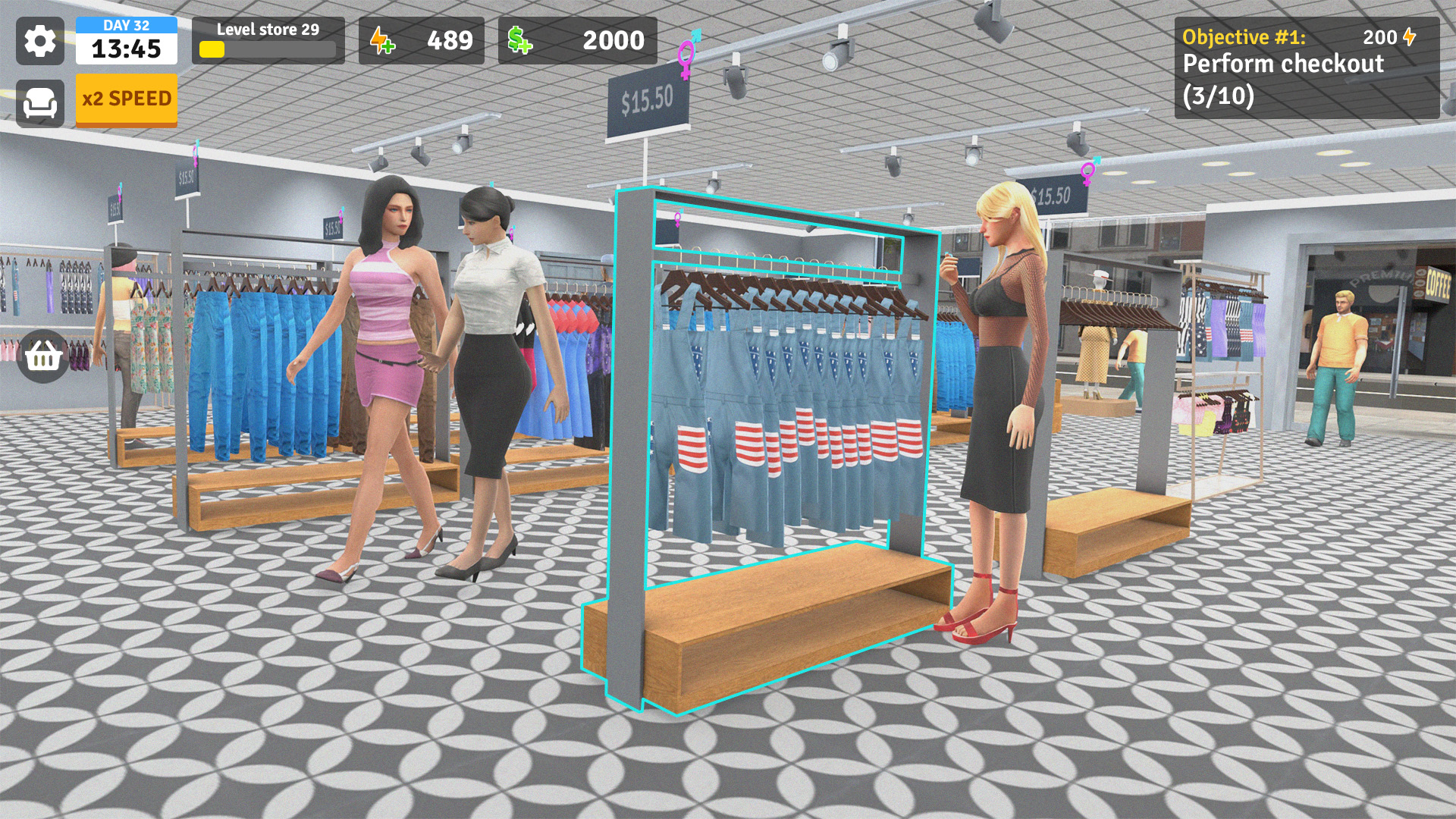Open the settings gear menu
The image size is (1456, 819).
42,41
